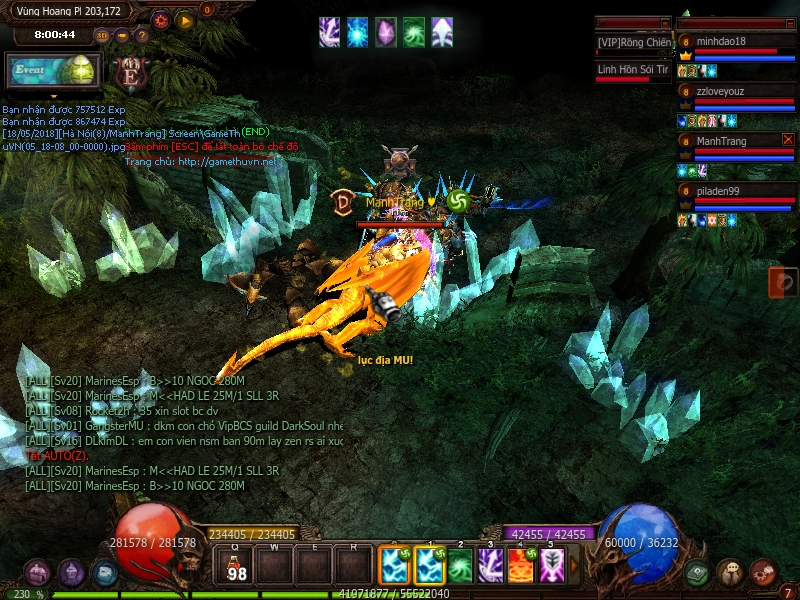
Task: Open the green book menu icon
Action: 698,573
